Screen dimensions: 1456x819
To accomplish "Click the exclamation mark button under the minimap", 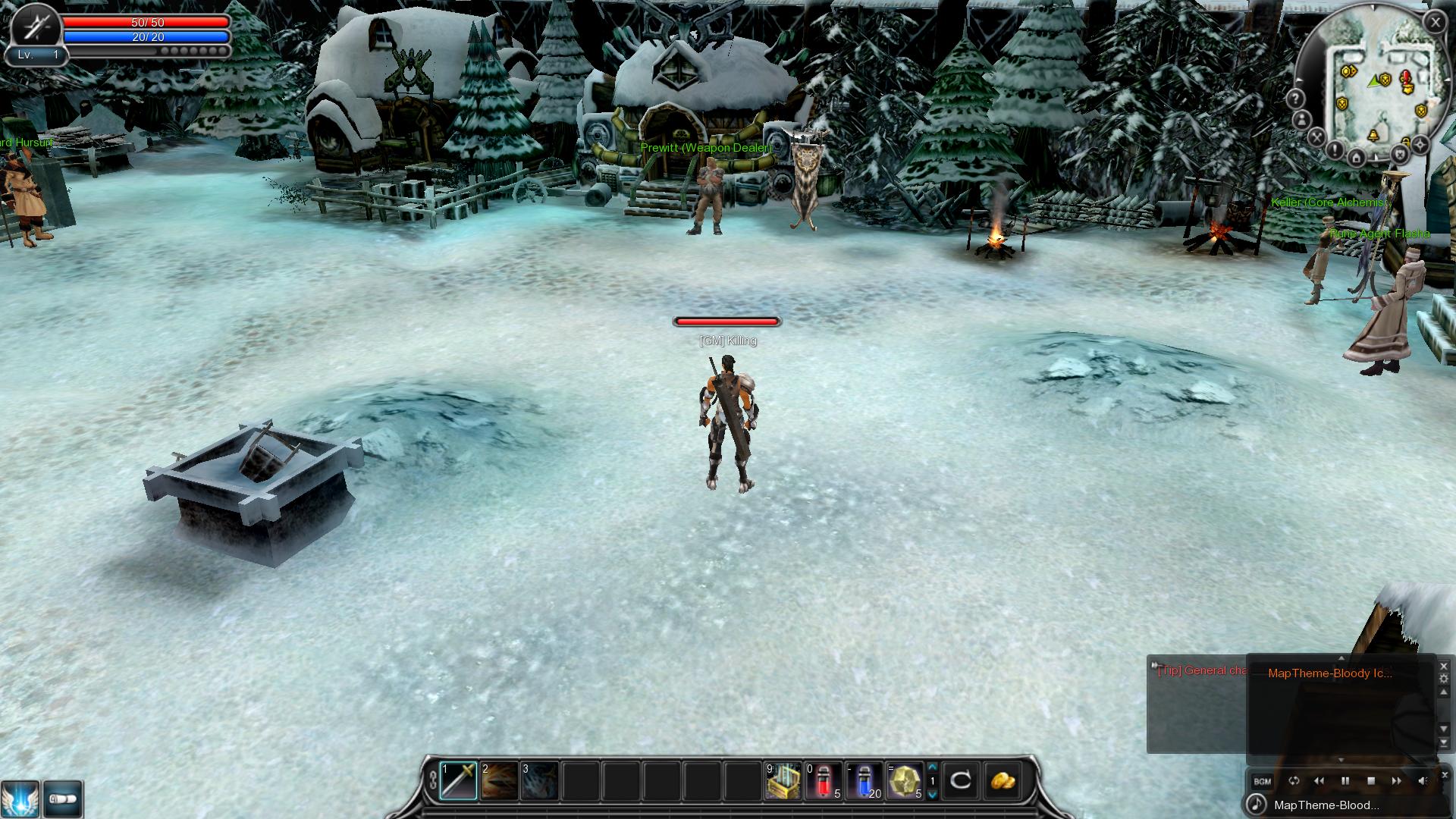I will pyautogui.click(x=1335, y=151).
